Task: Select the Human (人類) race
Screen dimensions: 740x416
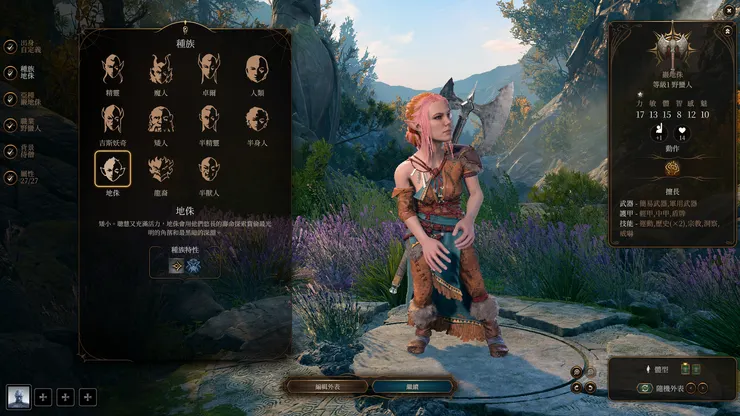Action: (x=257, y=69)
